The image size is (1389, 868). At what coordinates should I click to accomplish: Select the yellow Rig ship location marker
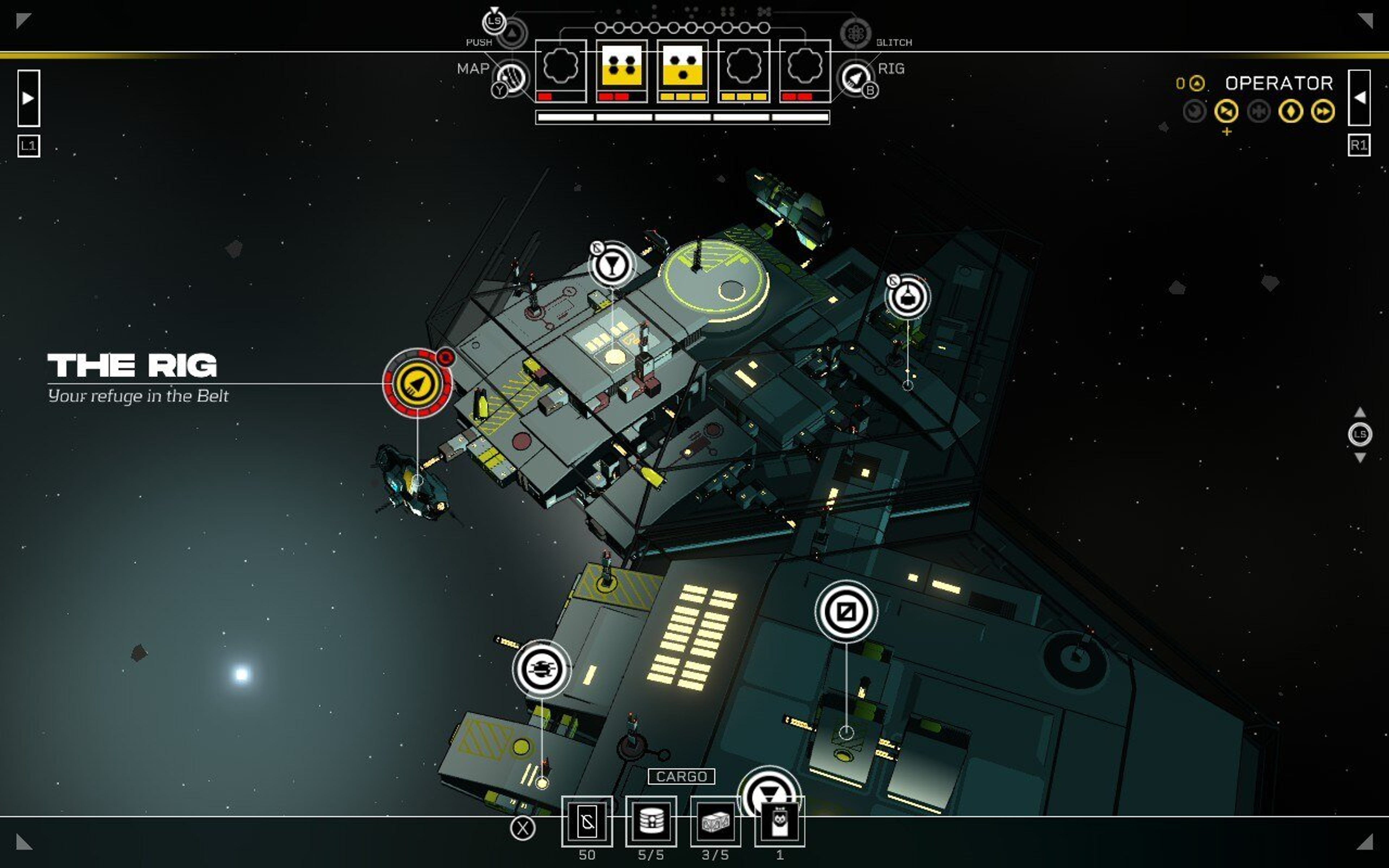click(417, 383)
